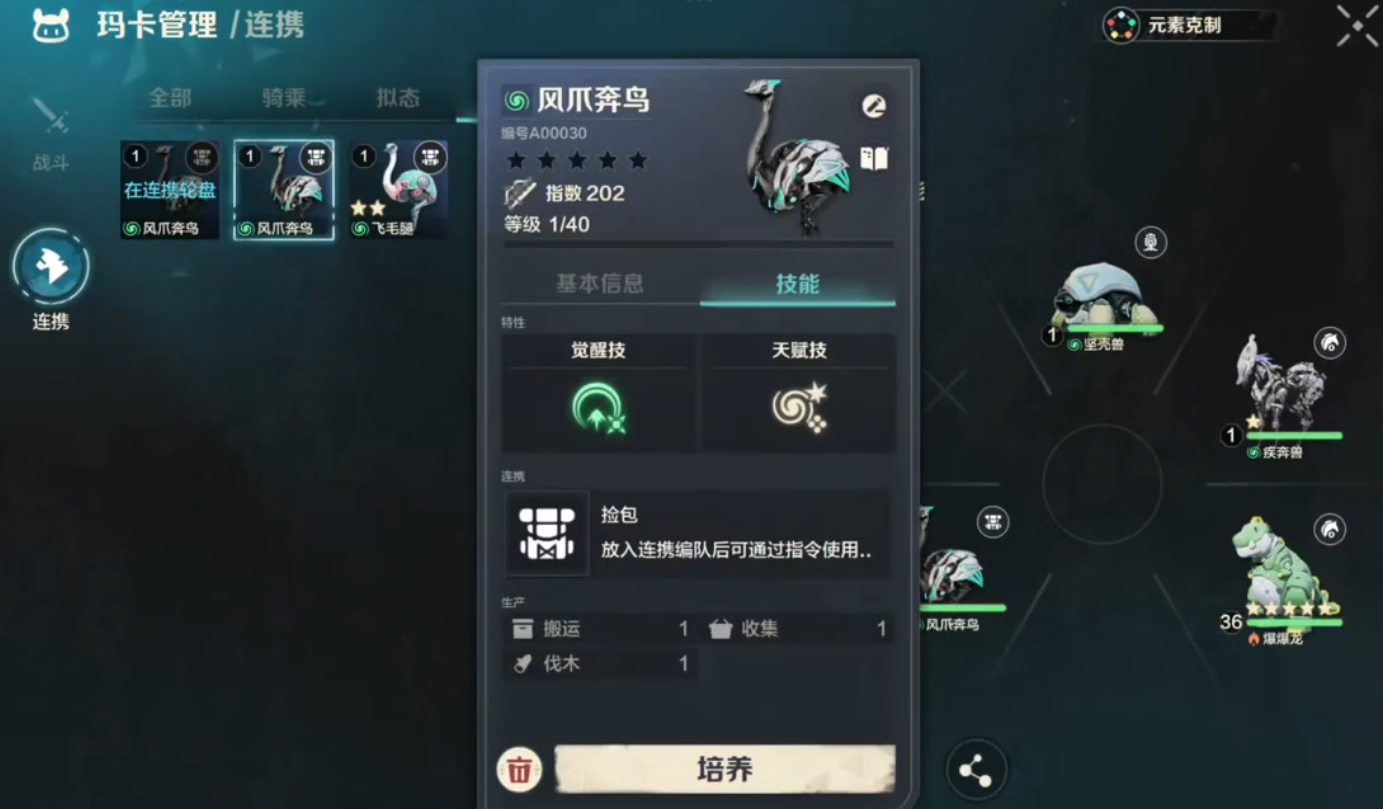Select the 飞毛腿 pet card thumbnail
The height and width of the screenshot is (809, 1383).
(398, 190)
